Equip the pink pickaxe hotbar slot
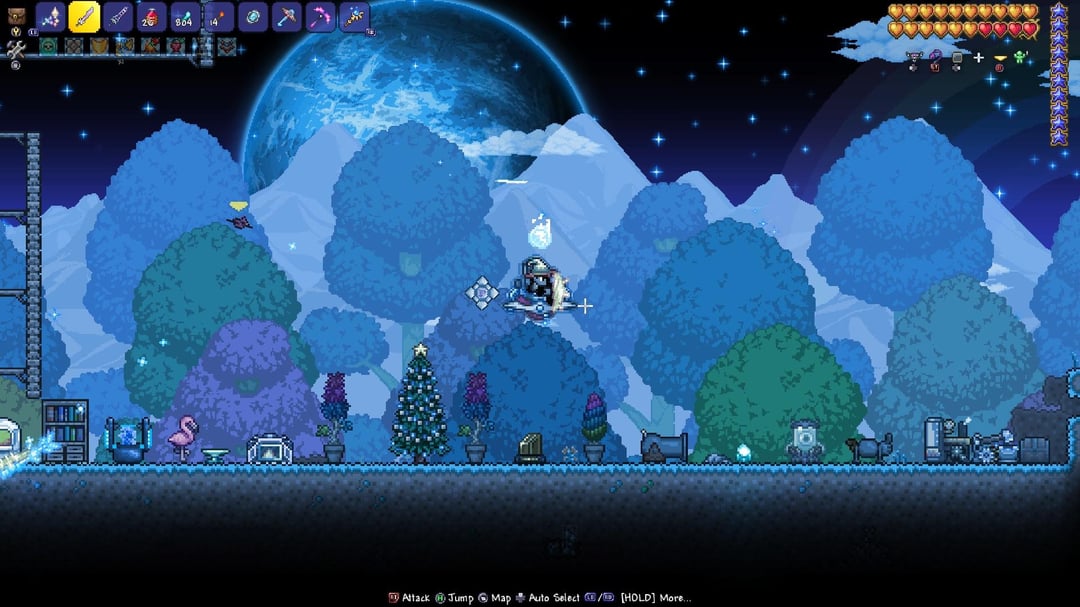Screen dimensions: 1080x607 tap(320, 17)
